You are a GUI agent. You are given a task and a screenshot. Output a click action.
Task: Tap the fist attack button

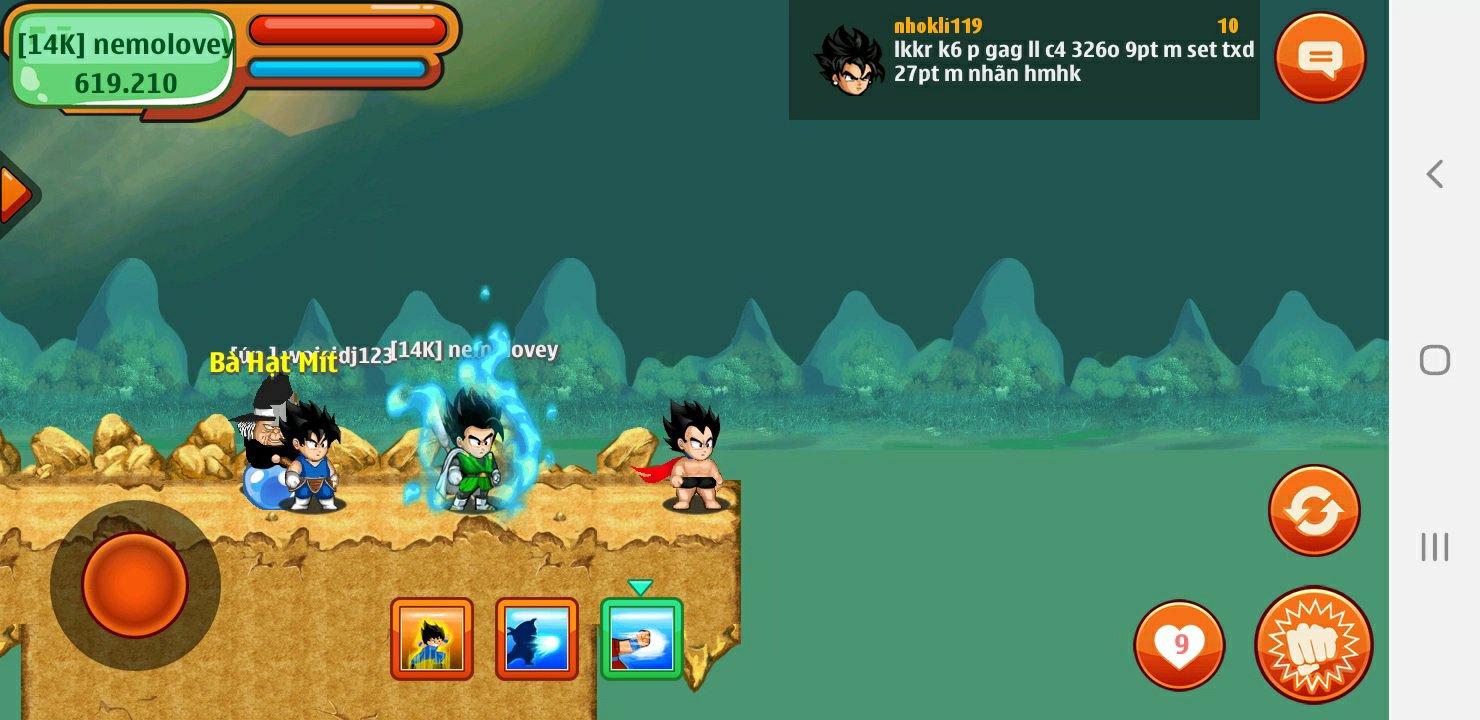tap(1313, 645)
